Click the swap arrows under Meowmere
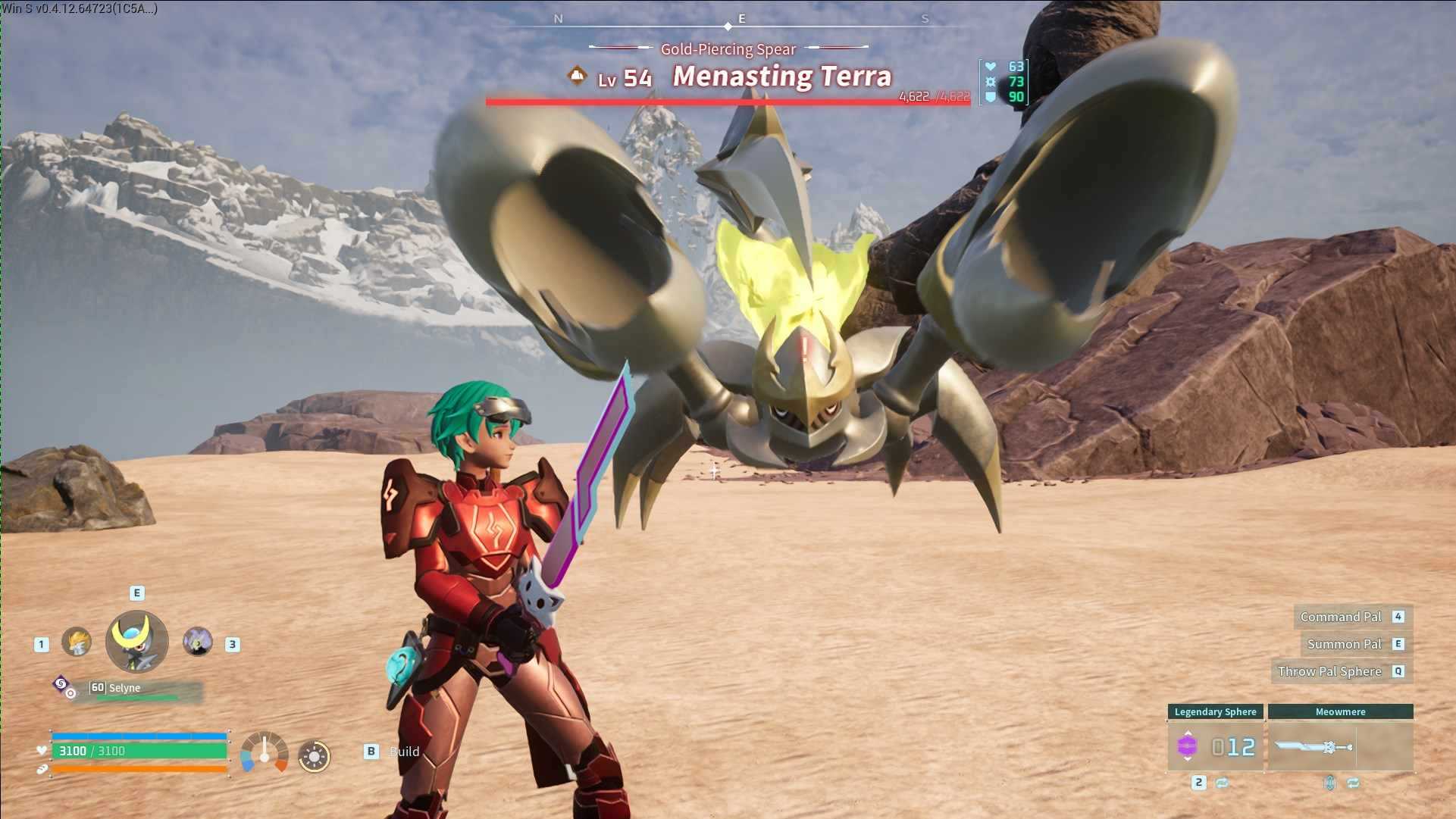This screenshot has width=1456, height=819. coord(1353,783)
